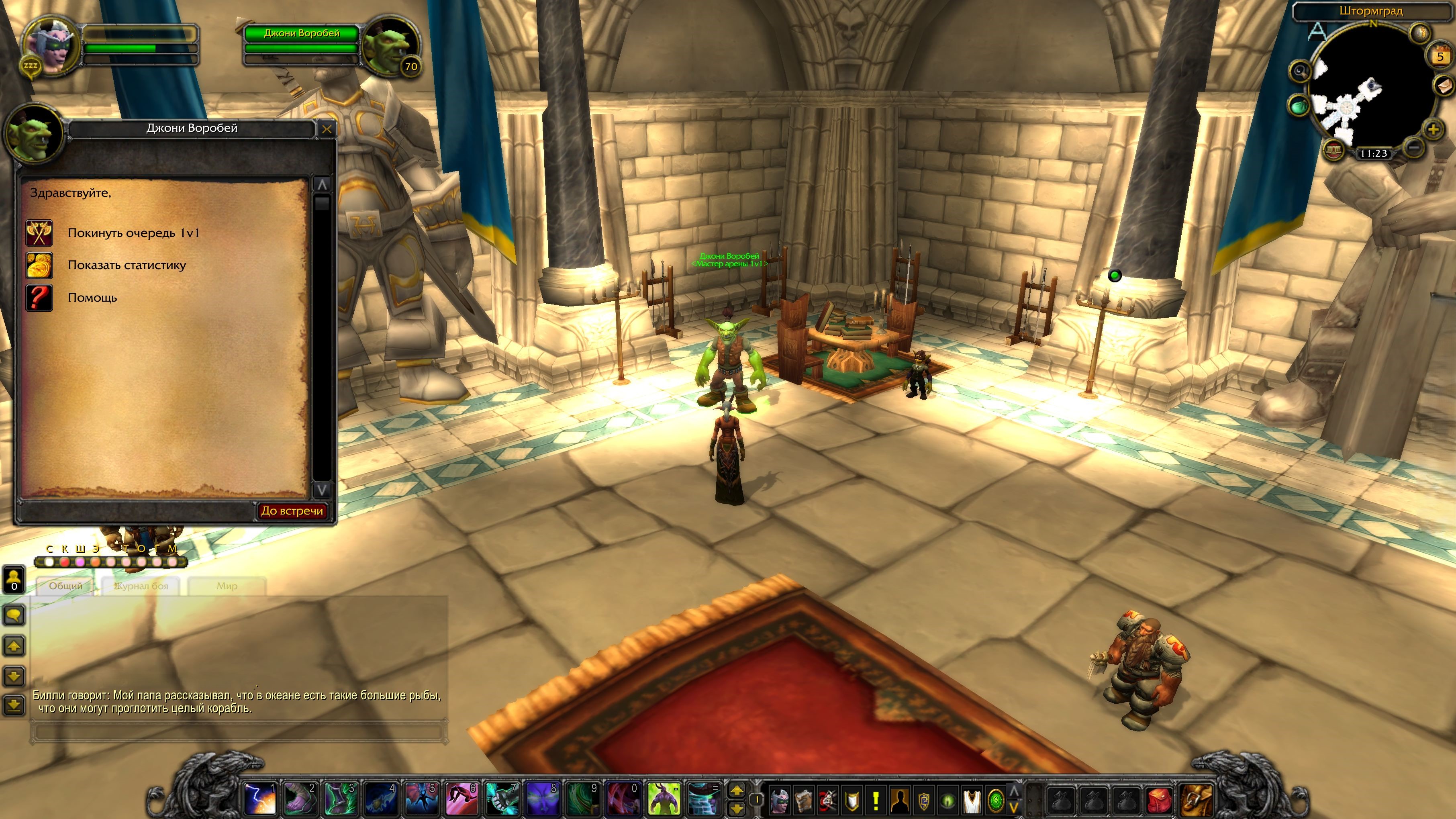The height and width of the screenshot is (819, 1456).
Task: Zoom out the minimap with minus button
Action: click(1413, 149)
